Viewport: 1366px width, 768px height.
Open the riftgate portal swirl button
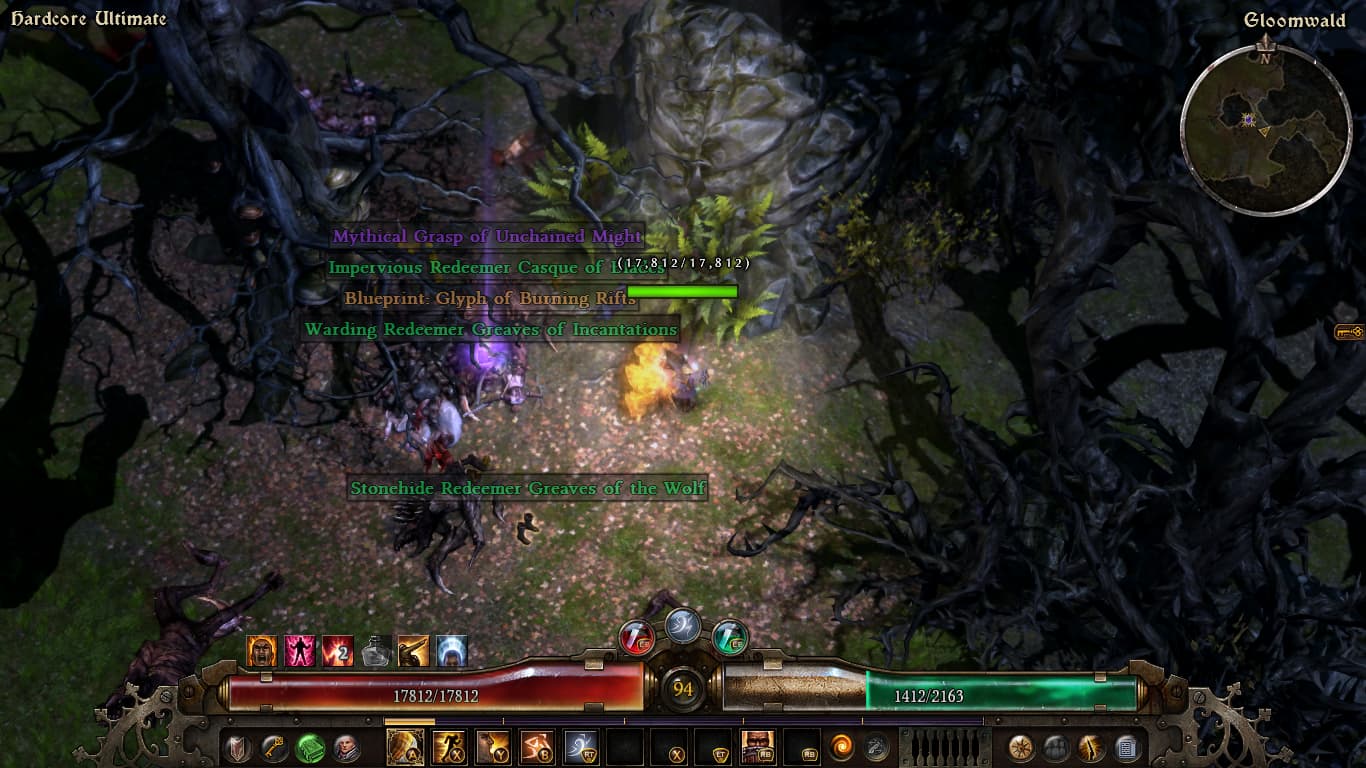(842, 747)
